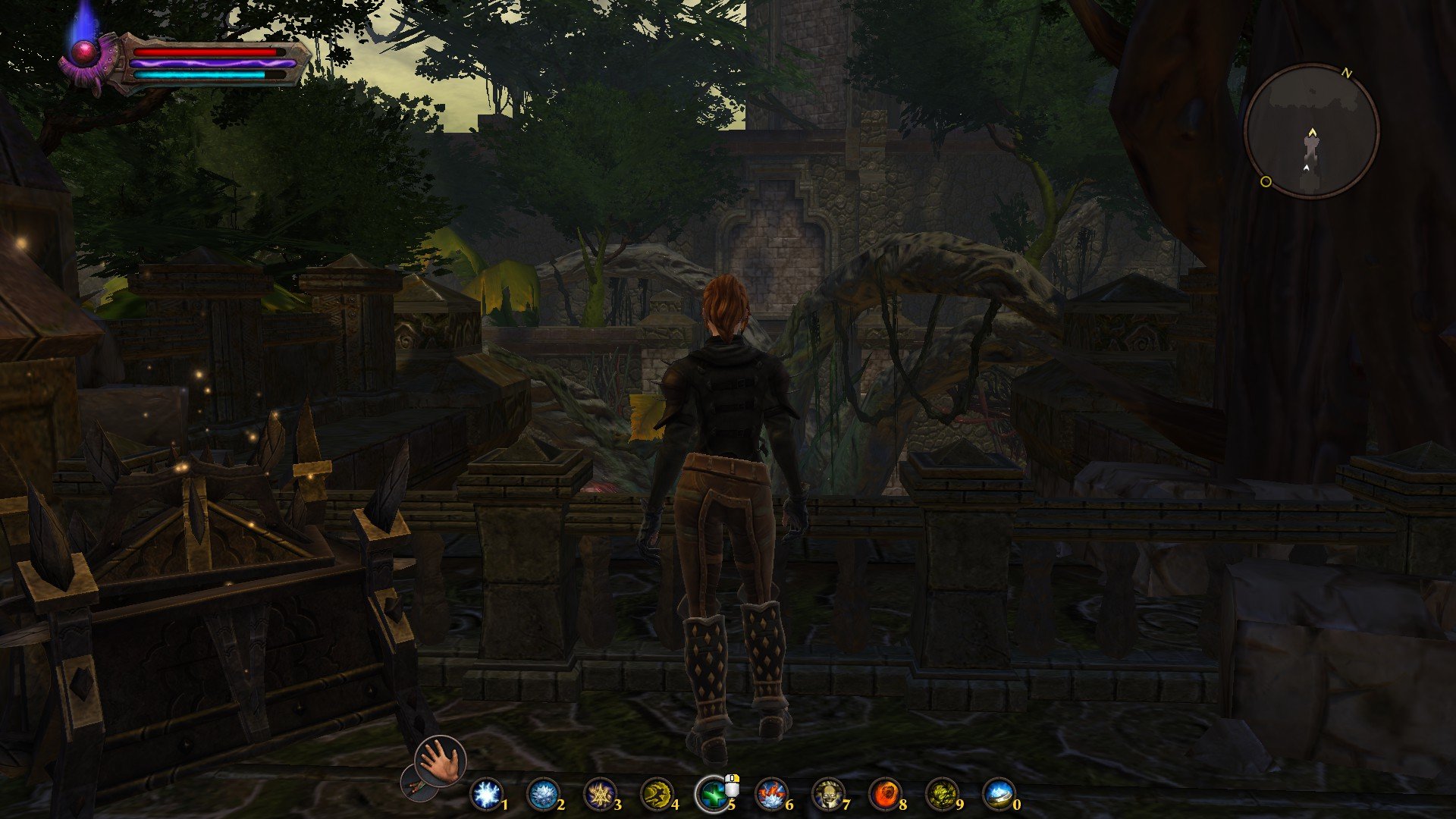Use the ice crystal ability in slot 2
This screenshot has width=1456, height=819.
point(541,795)
